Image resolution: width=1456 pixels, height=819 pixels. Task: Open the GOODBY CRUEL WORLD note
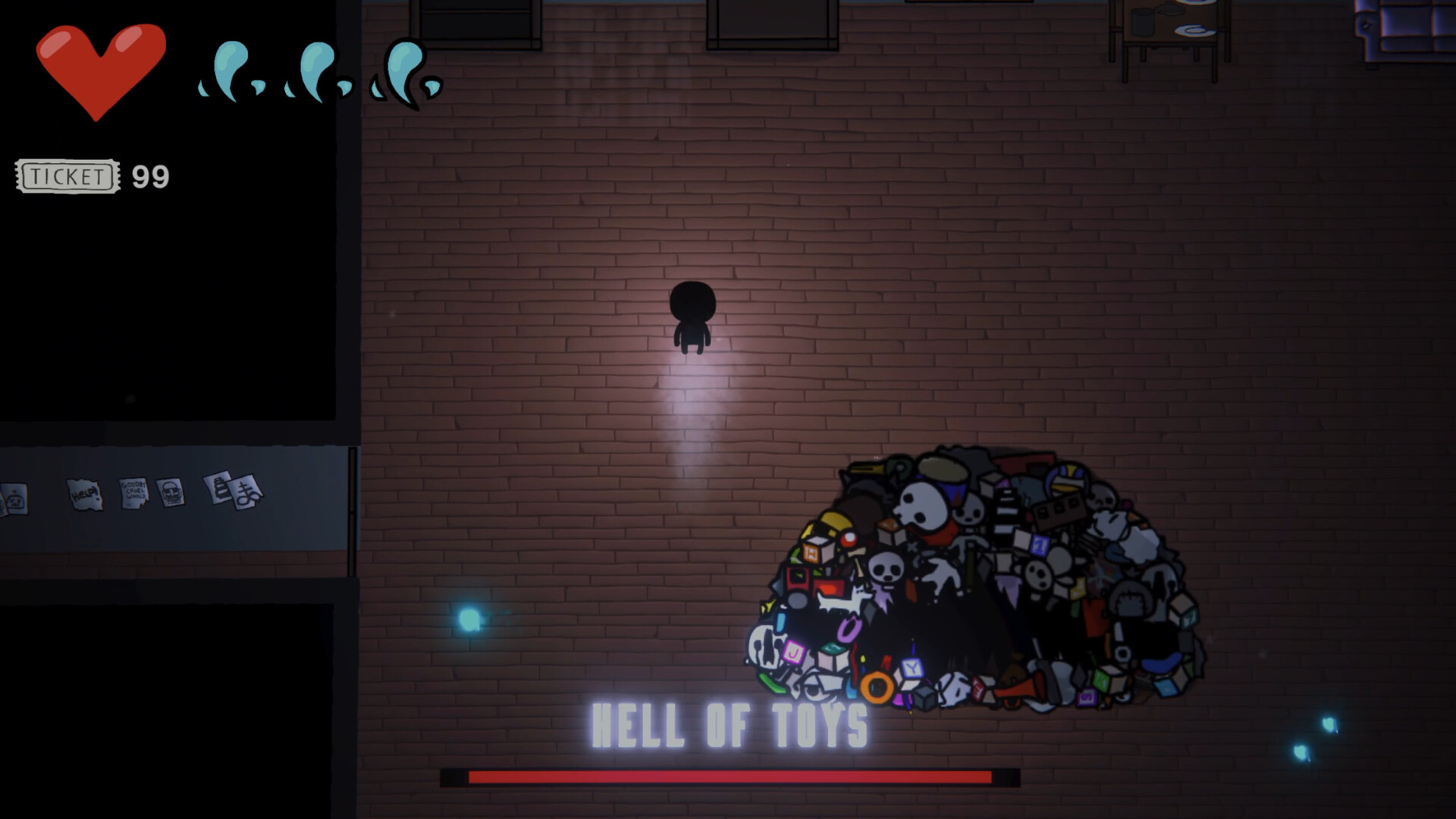tap(133, 491)
